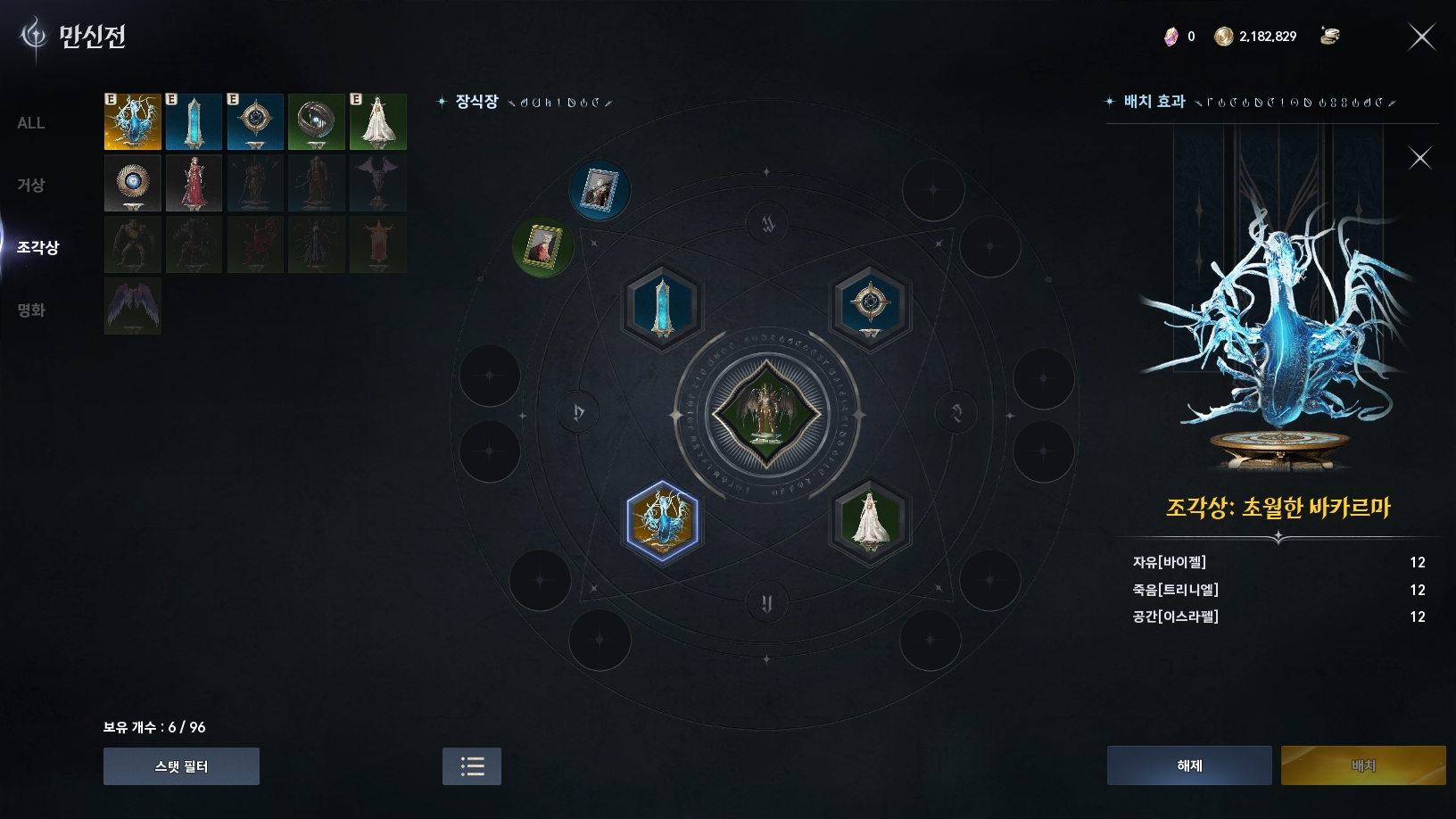Open the 스탯 필터 stat filter
This screenshot has width=1456, height=819.
(181, 766)
